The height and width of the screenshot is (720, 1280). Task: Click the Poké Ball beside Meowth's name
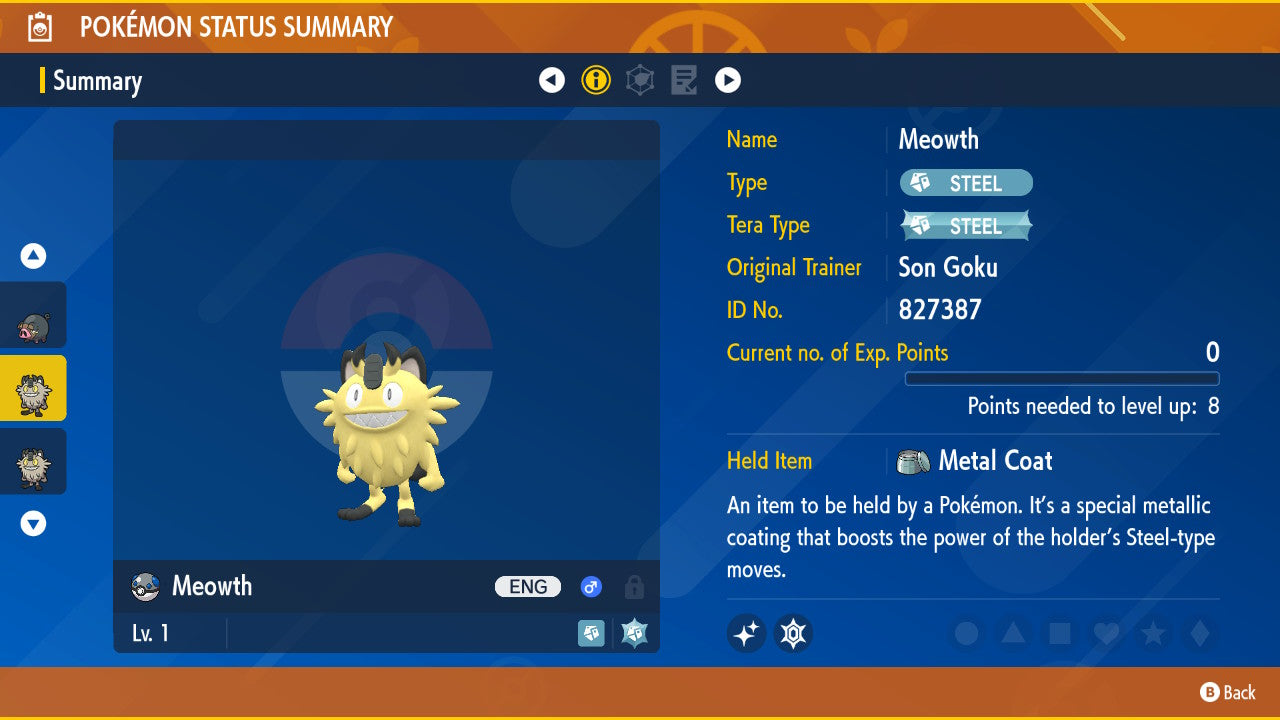click(143, 587)
